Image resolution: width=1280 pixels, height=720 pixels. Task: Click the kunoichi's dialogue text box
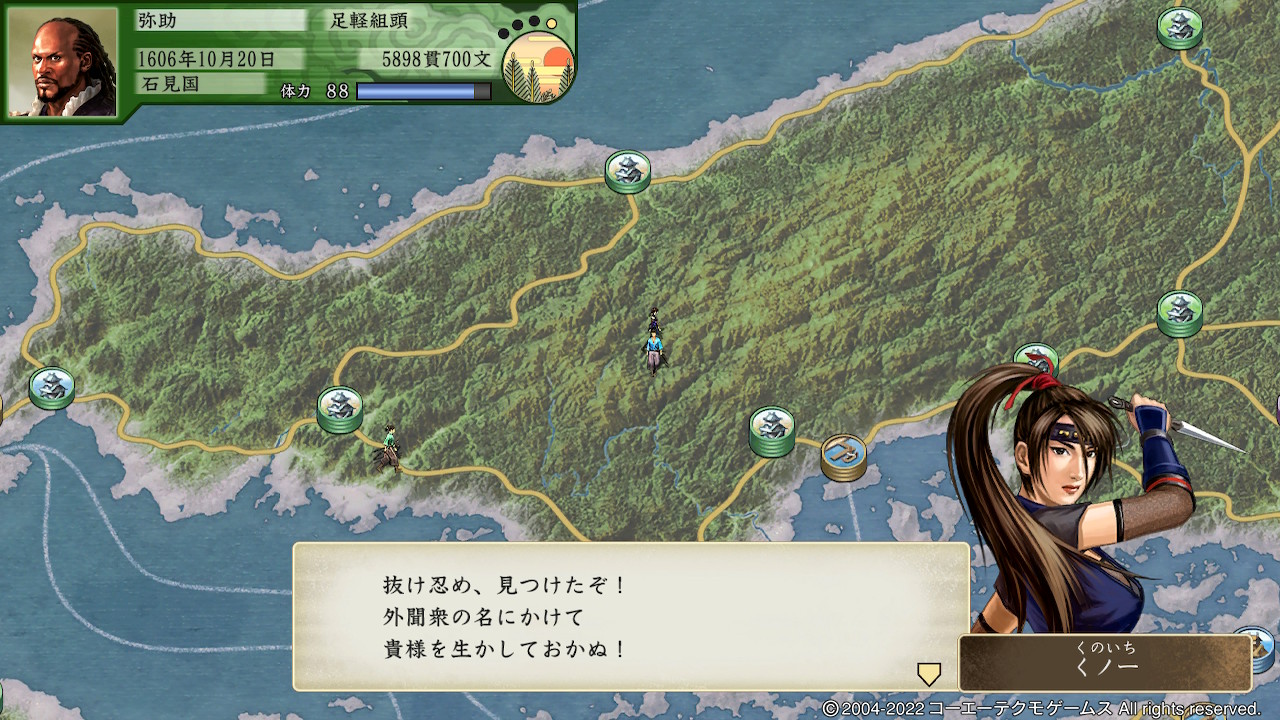click(630, 616)
